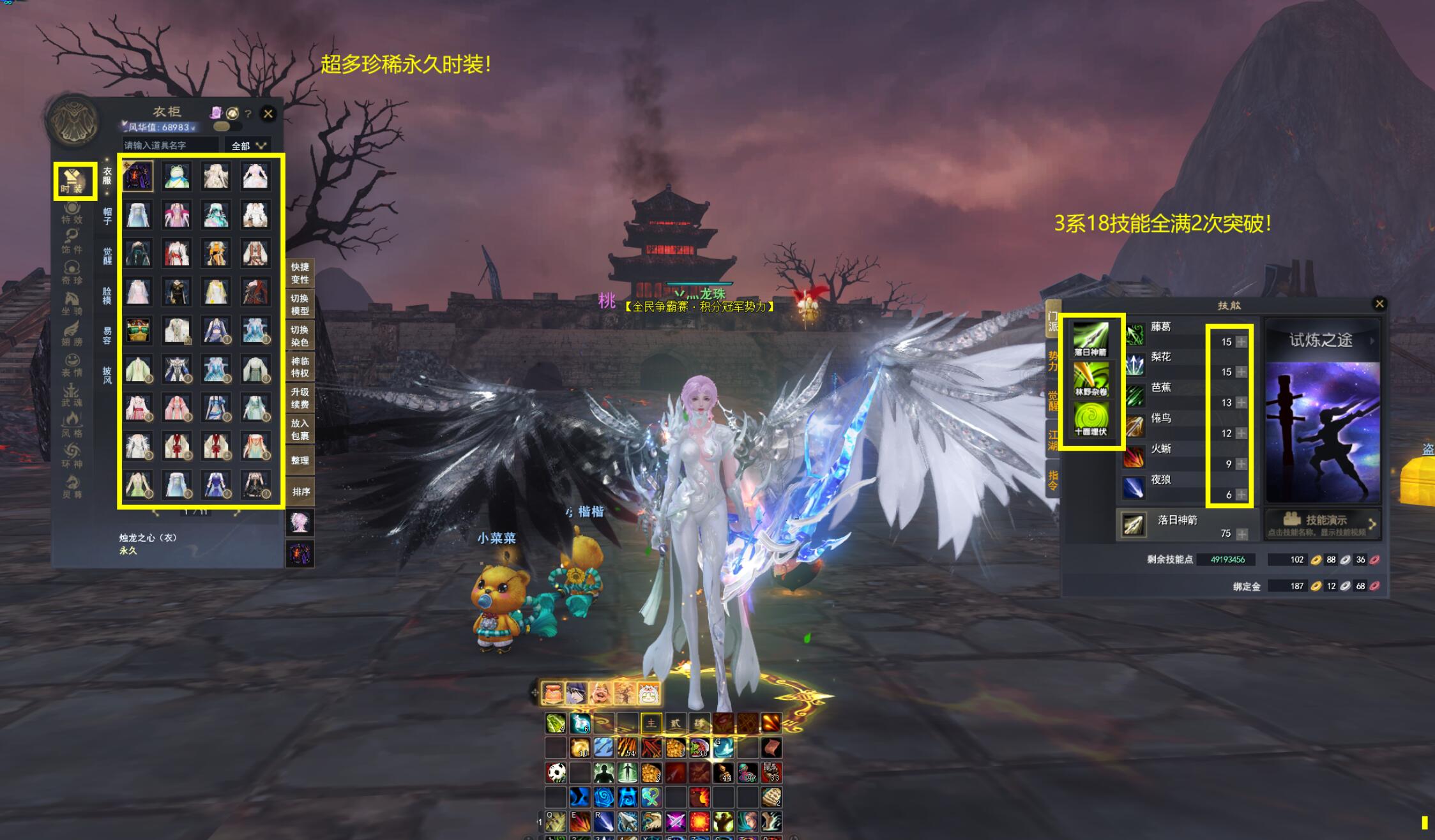Use the soccer ball hotbar item
The width and height of the screenshot is (1435, 840).
tap(556, 772)
